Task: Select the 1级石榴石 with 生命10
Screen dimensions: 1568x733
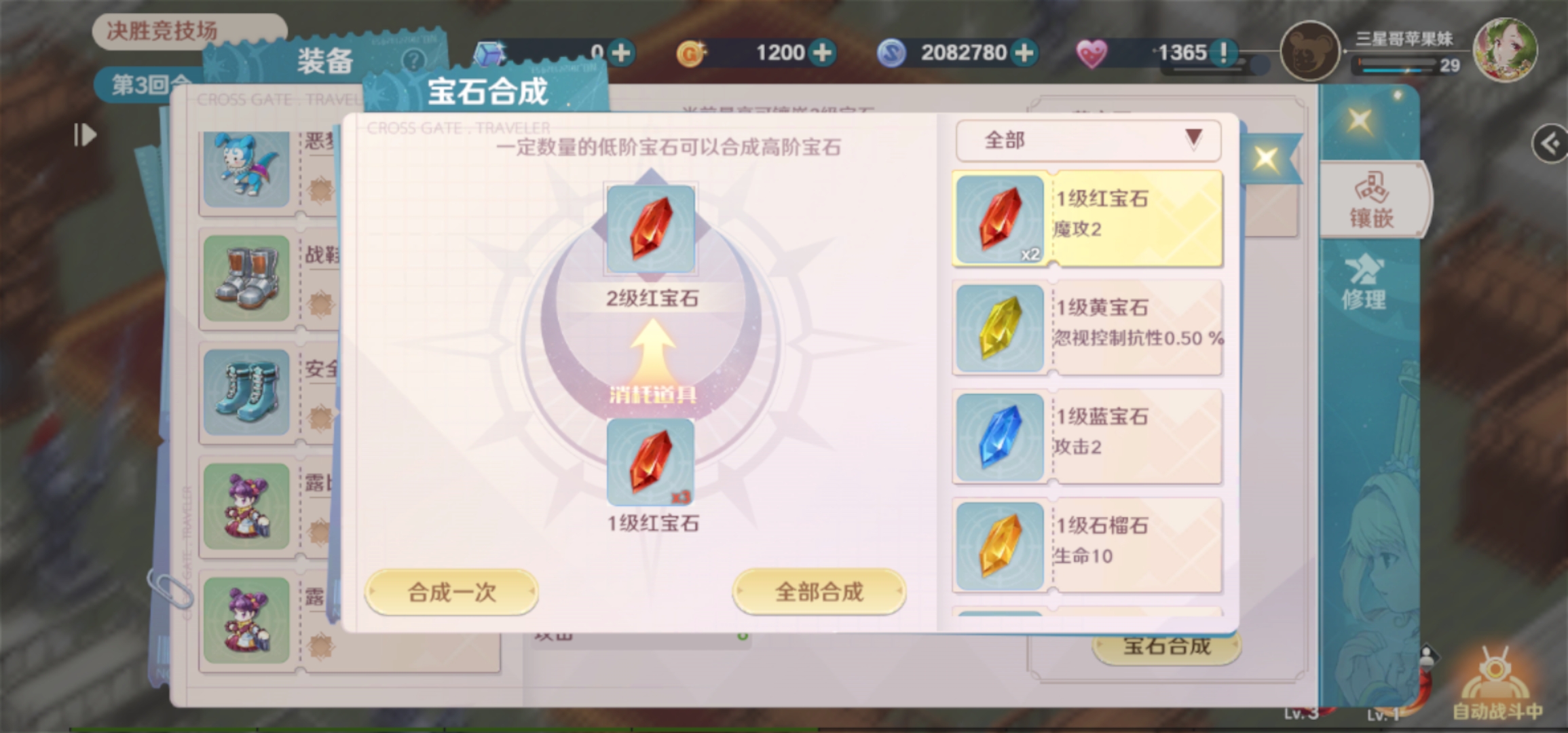Action: [1086, 543]
